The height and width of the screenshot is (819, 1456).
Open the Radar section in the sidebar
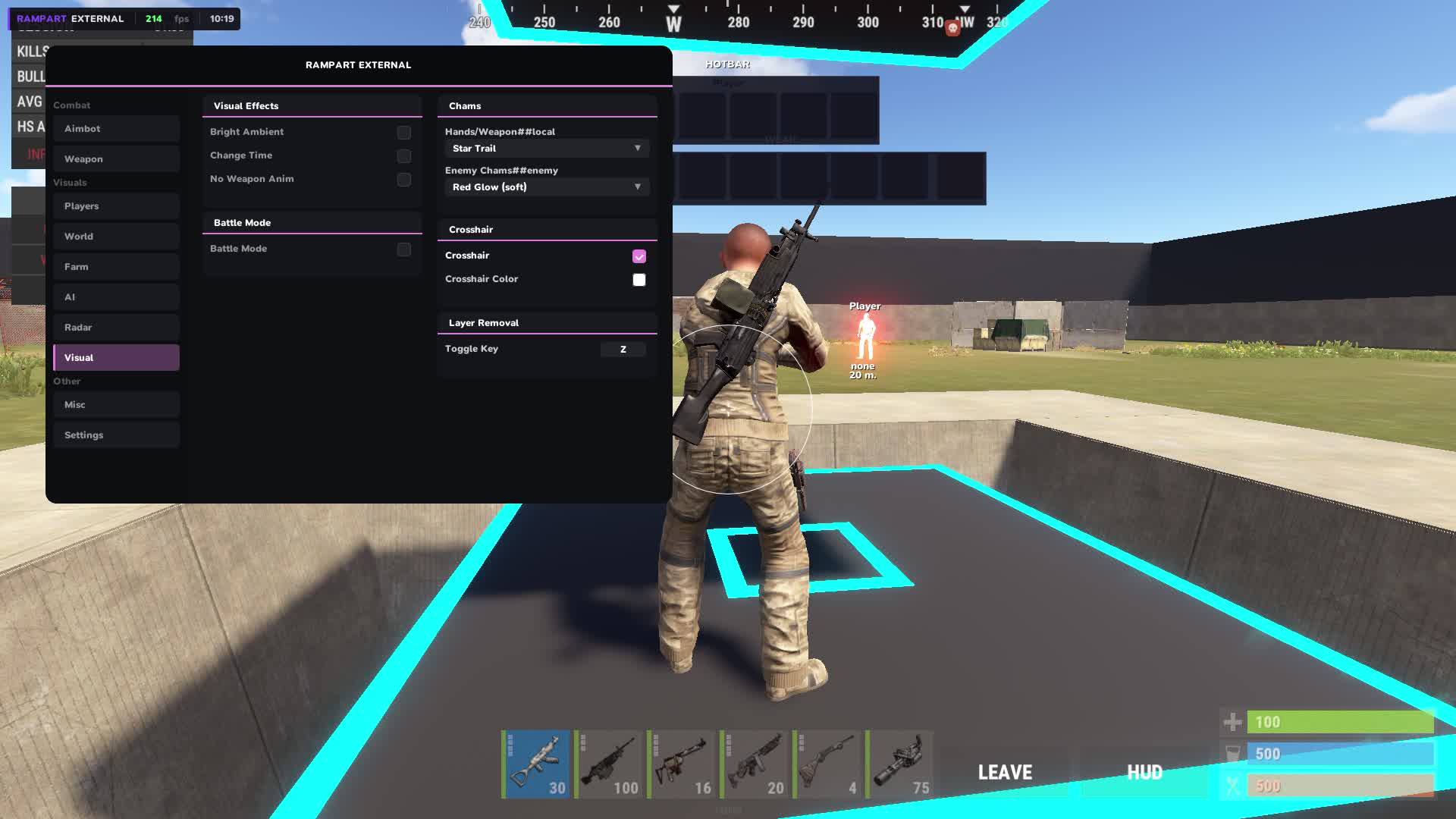coord(115,327)
